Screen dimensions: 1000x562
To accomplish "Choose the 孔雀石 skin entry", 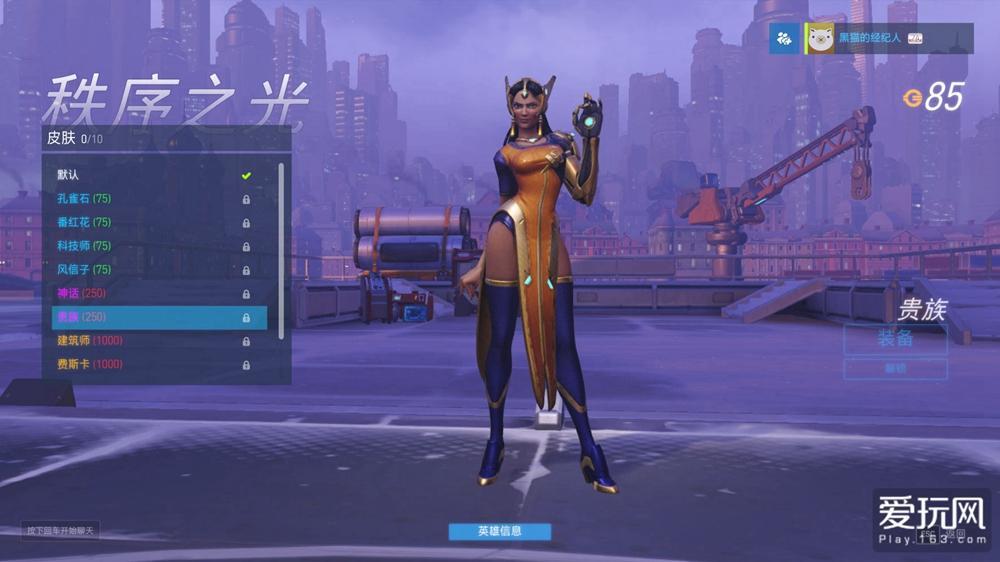I will [x=150, y=199].
